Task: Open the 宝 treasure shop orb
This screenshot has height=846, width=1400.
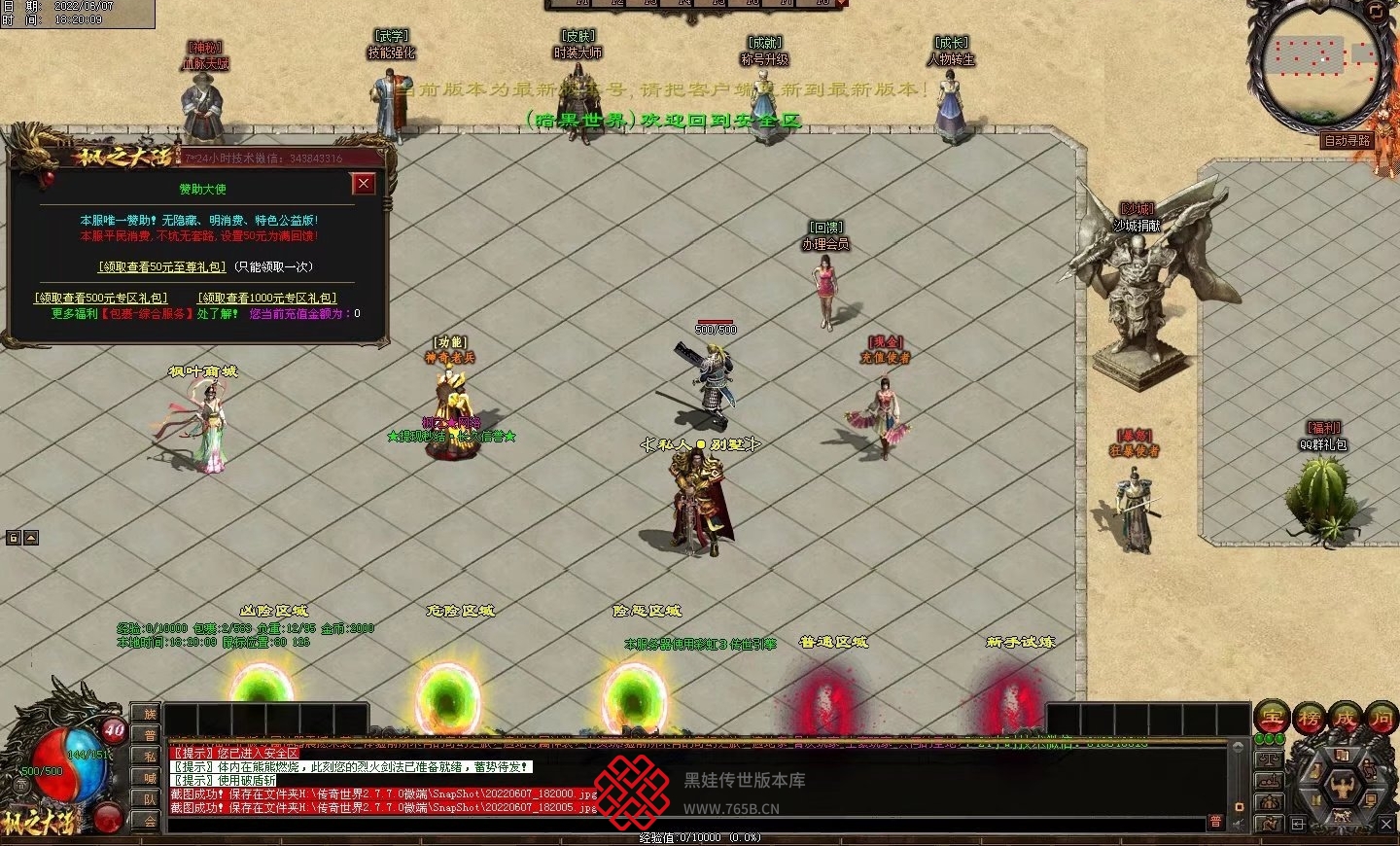Action: point(1272,719)
